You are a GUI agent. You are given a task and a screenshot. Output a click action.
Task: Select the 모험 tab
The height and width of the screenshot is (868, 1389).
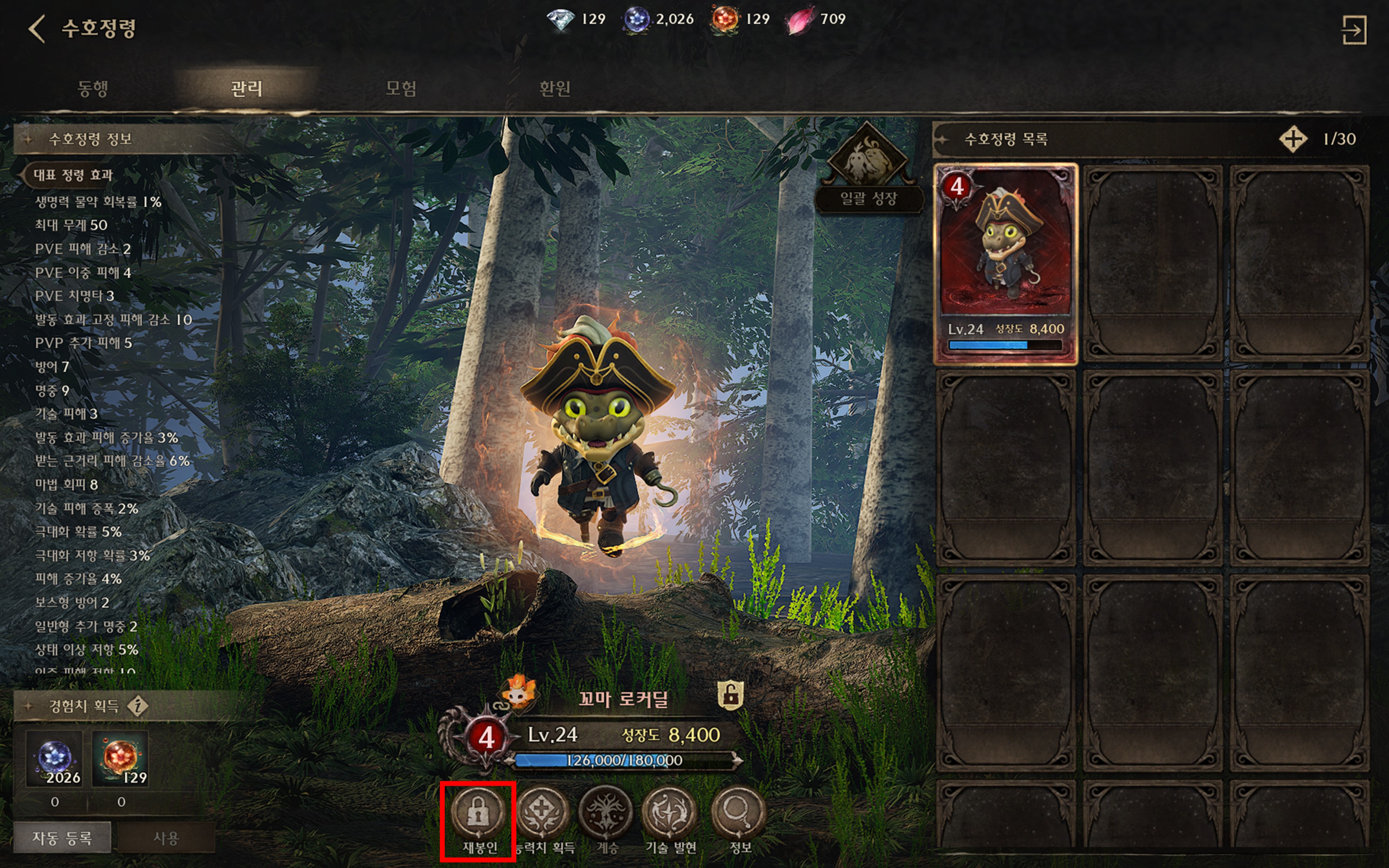[x=401, y=88]
